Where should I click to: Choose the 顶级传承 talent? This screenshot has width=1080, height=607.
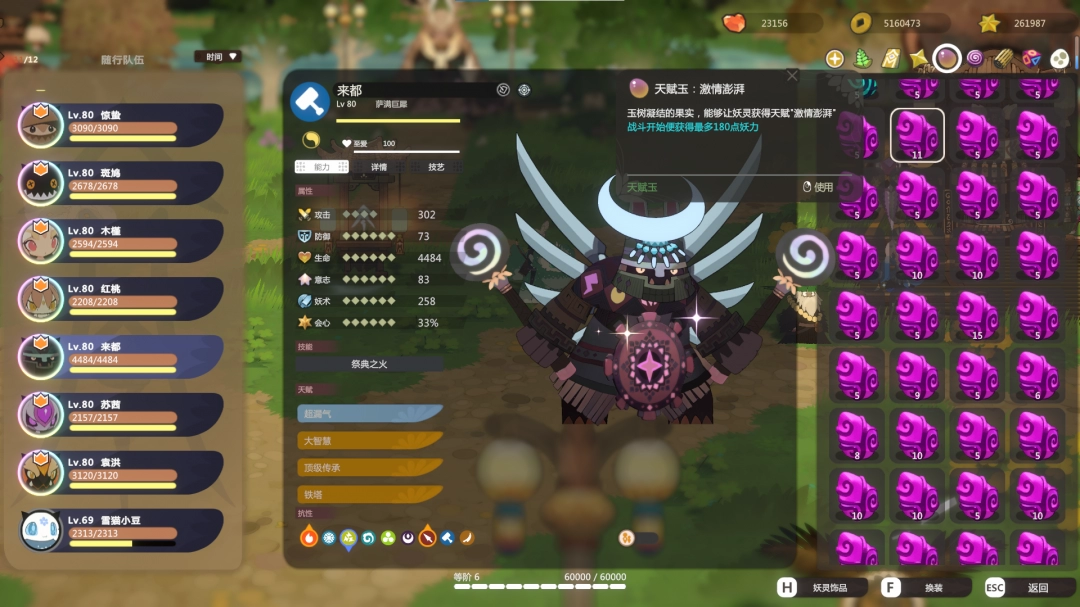click(x=370, y=467)
